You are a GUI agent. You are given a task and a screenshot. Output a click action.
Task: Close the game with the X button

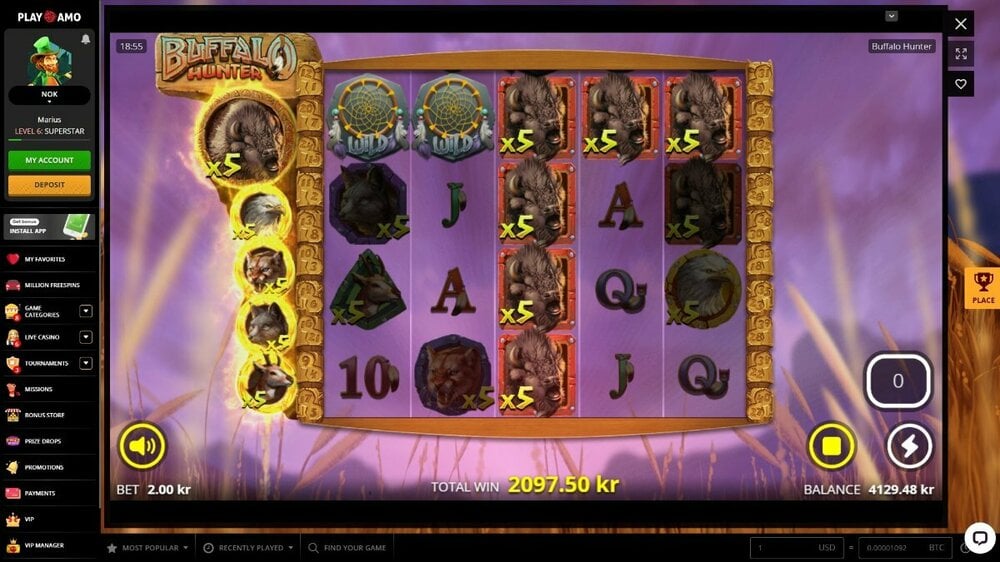[x=961, y=24]
